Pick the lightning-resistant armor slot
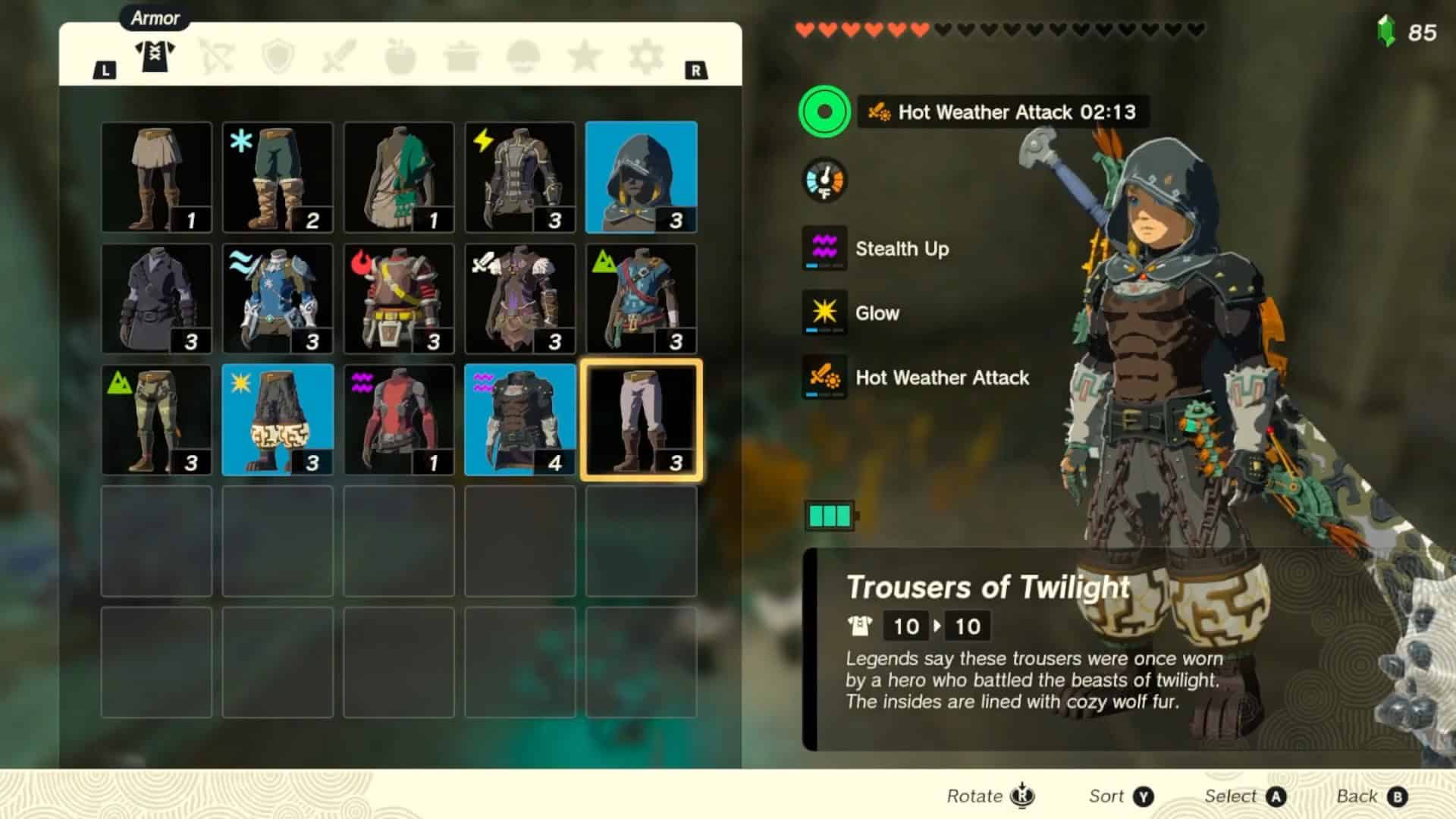This screenshot has width=1456, height=819. [x=520, y=177]
